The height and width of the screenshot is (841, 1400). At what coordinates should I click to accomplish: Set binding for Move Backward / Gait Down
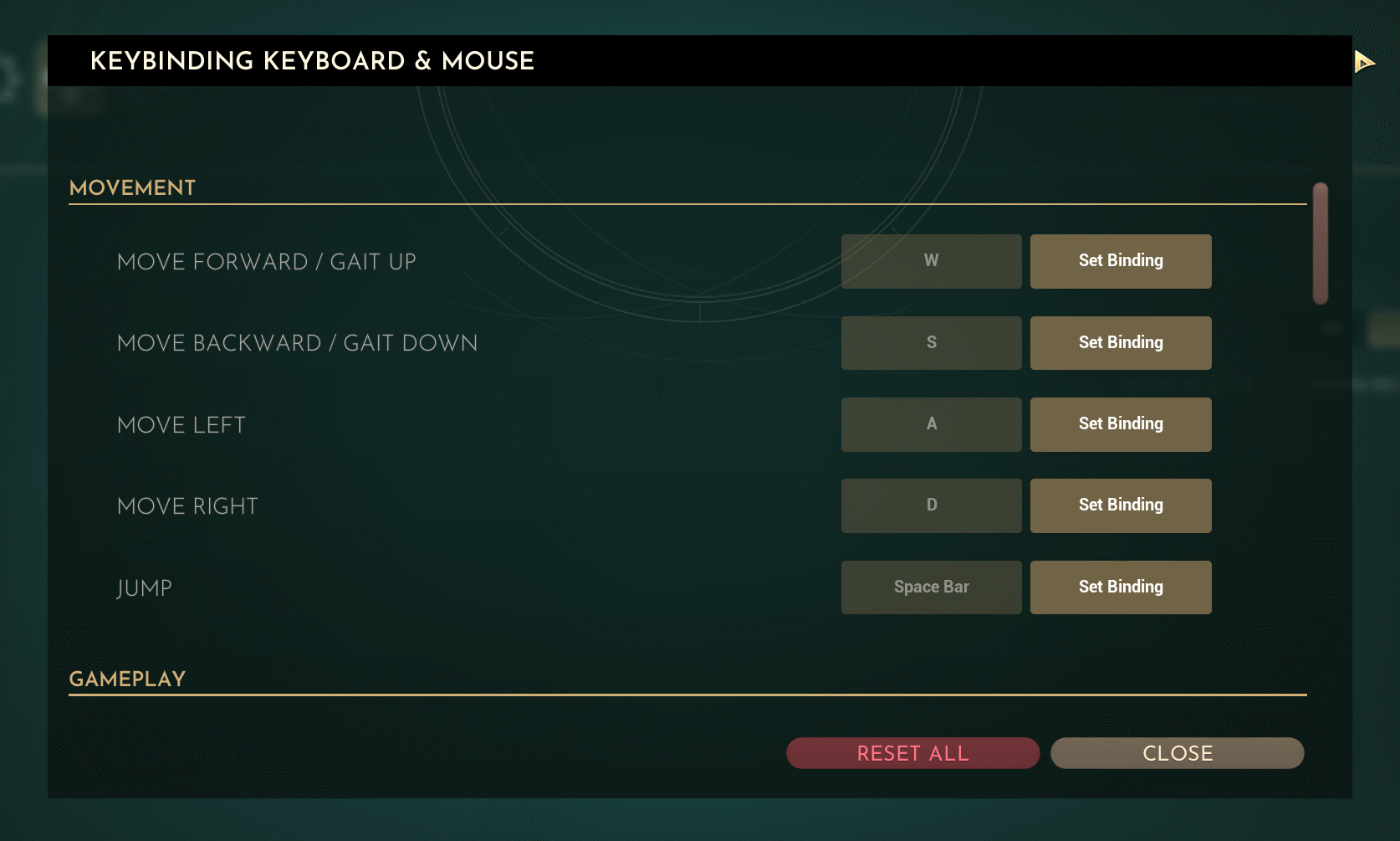[1120, 343]
